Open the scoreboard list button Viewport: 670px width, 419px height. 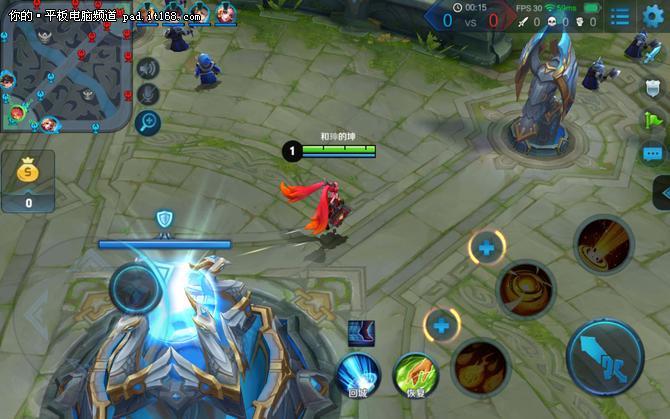coord(620,17)
